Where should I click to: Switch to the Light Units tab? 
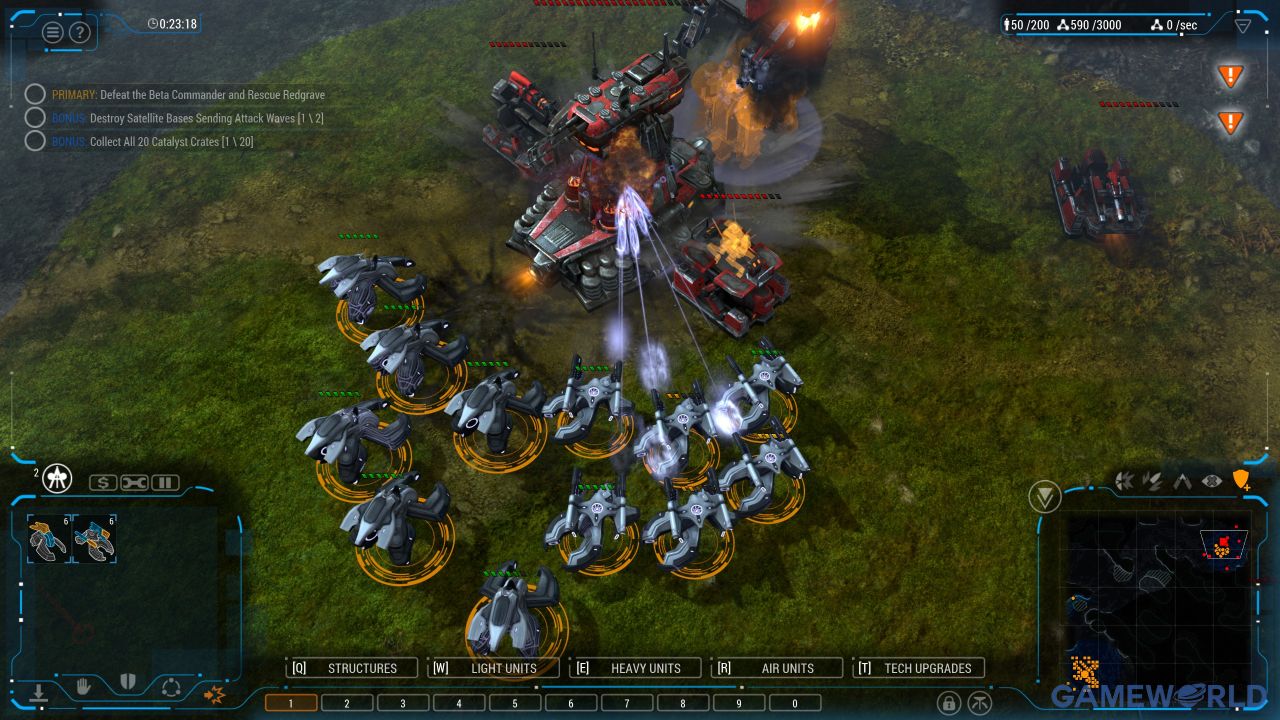tap(493, 668)
